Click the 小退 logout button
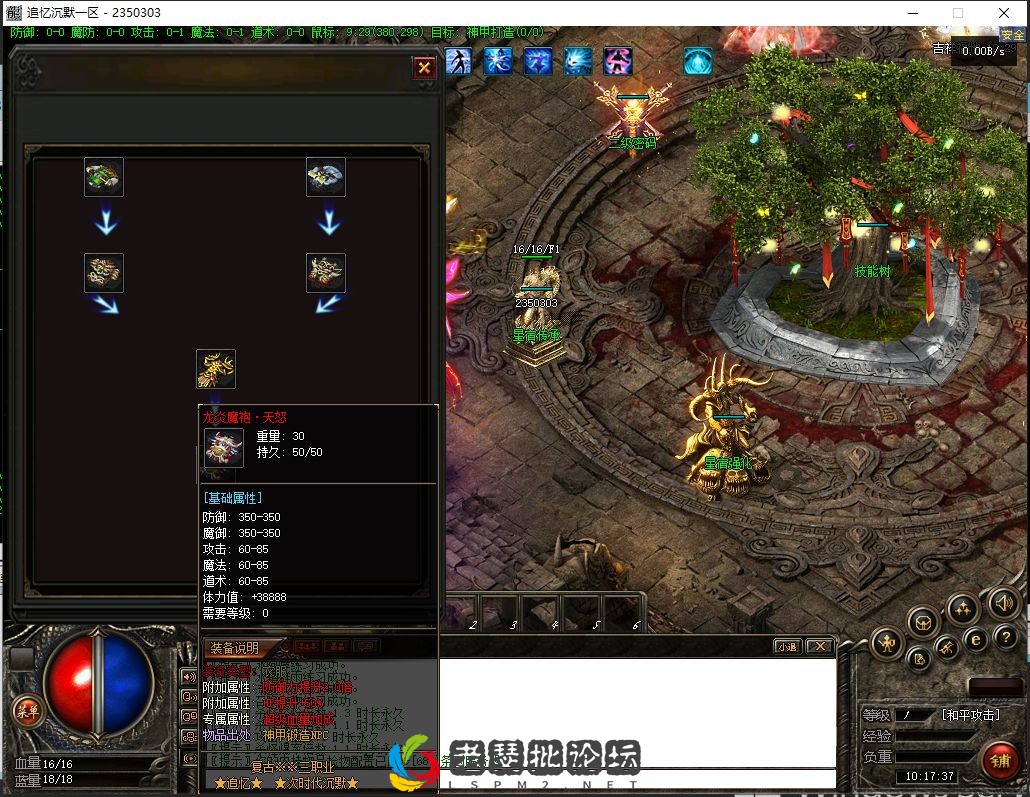The width and height of the screenshot is (1030, 797). coord(788,647)
